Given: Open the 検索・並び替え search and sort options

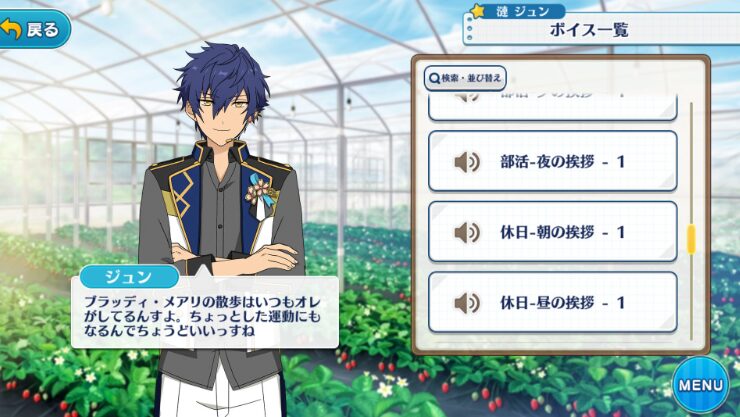Looking at the screenshot, I should click(x=466, y=77).
